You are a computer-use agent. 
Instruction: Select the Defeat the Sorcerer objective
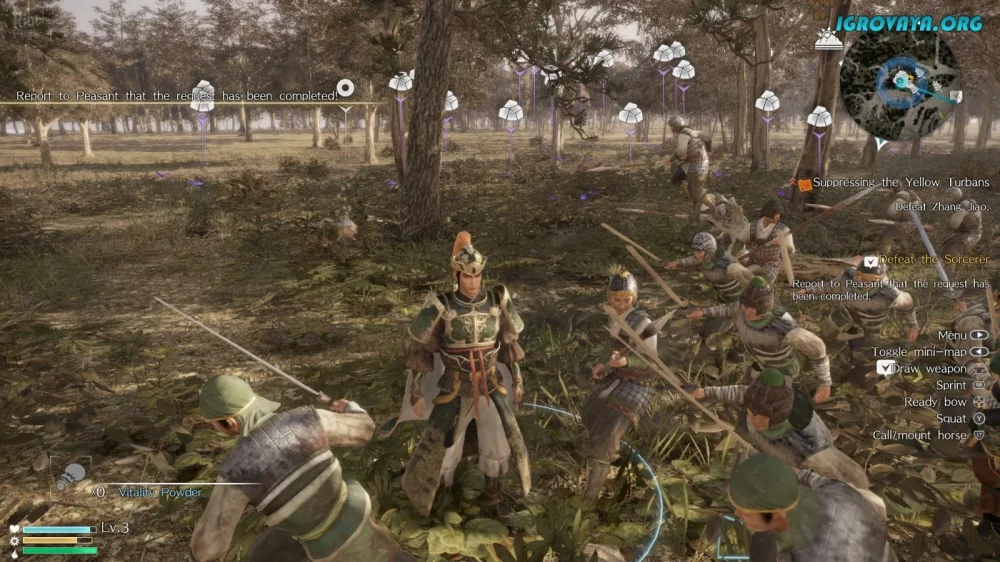tap(934, 260)
